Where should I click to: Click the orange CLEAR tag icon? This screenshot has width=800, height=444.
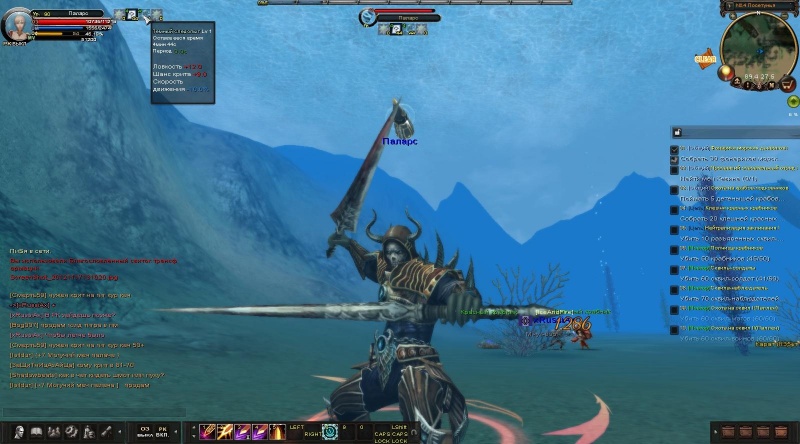pos(706,59)
